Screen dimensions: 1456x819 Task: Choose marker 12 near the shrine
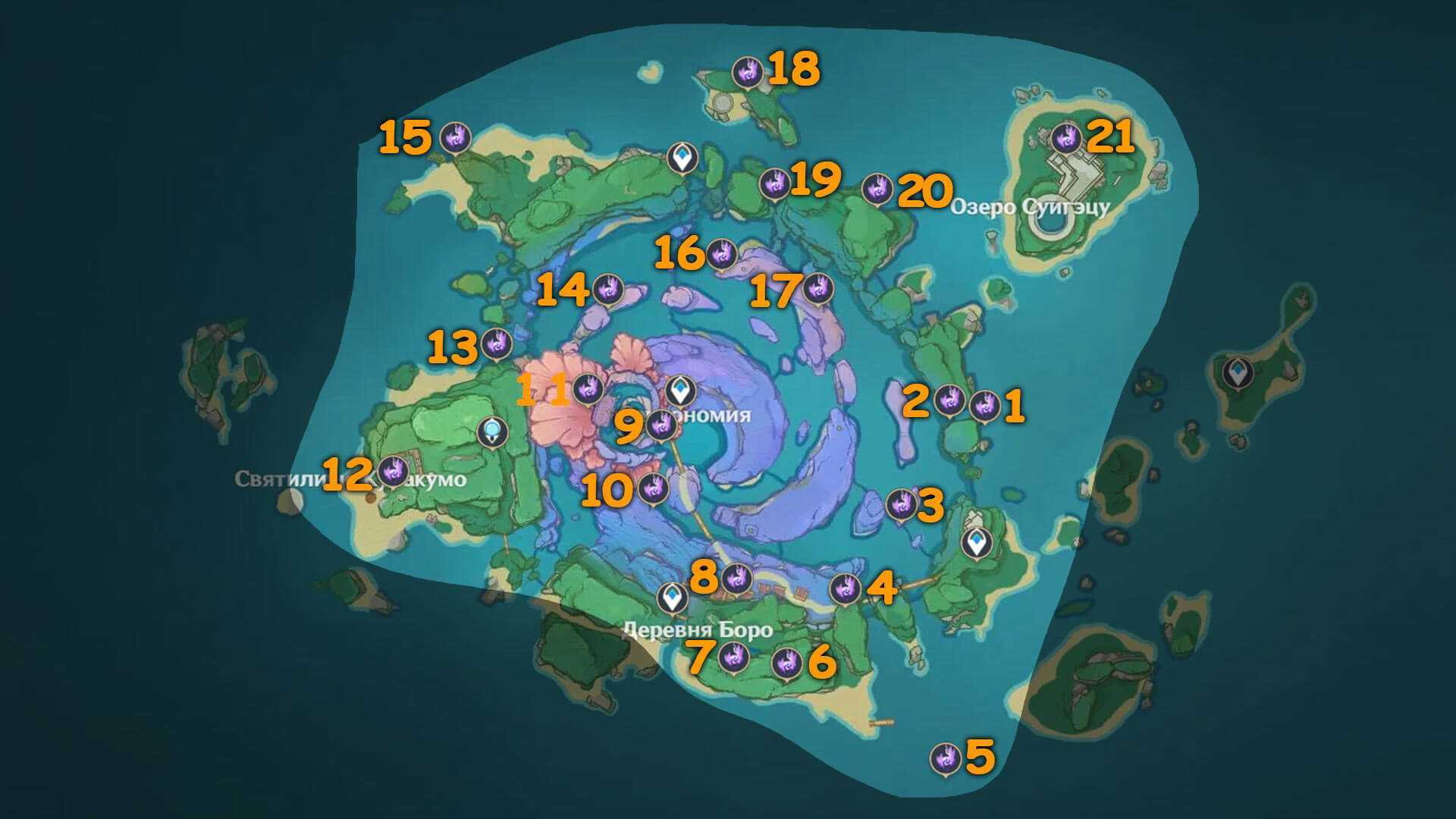394,470
